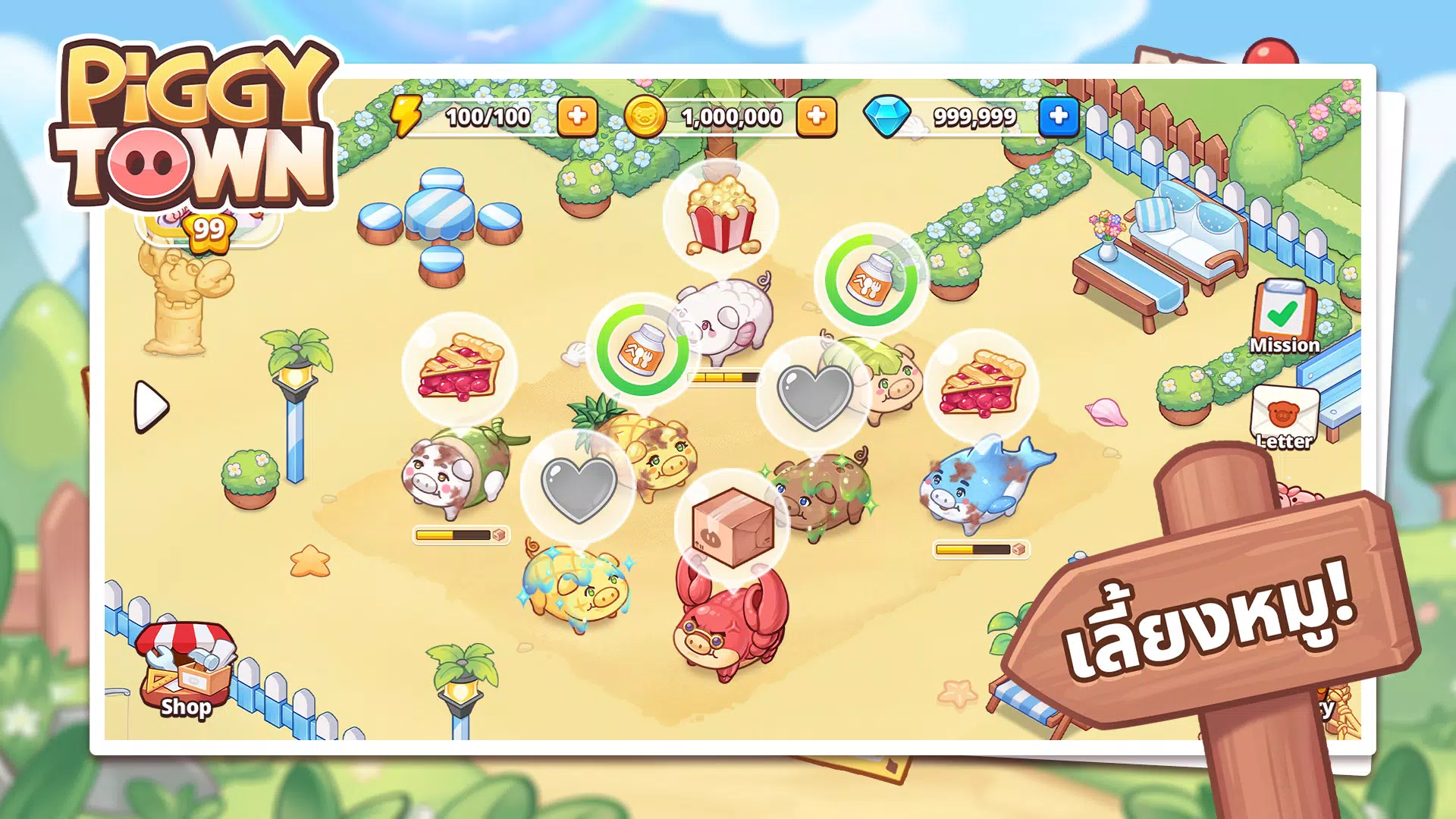
Task: Add diamonds with the blue plus button
Action: pos(1059,117)
